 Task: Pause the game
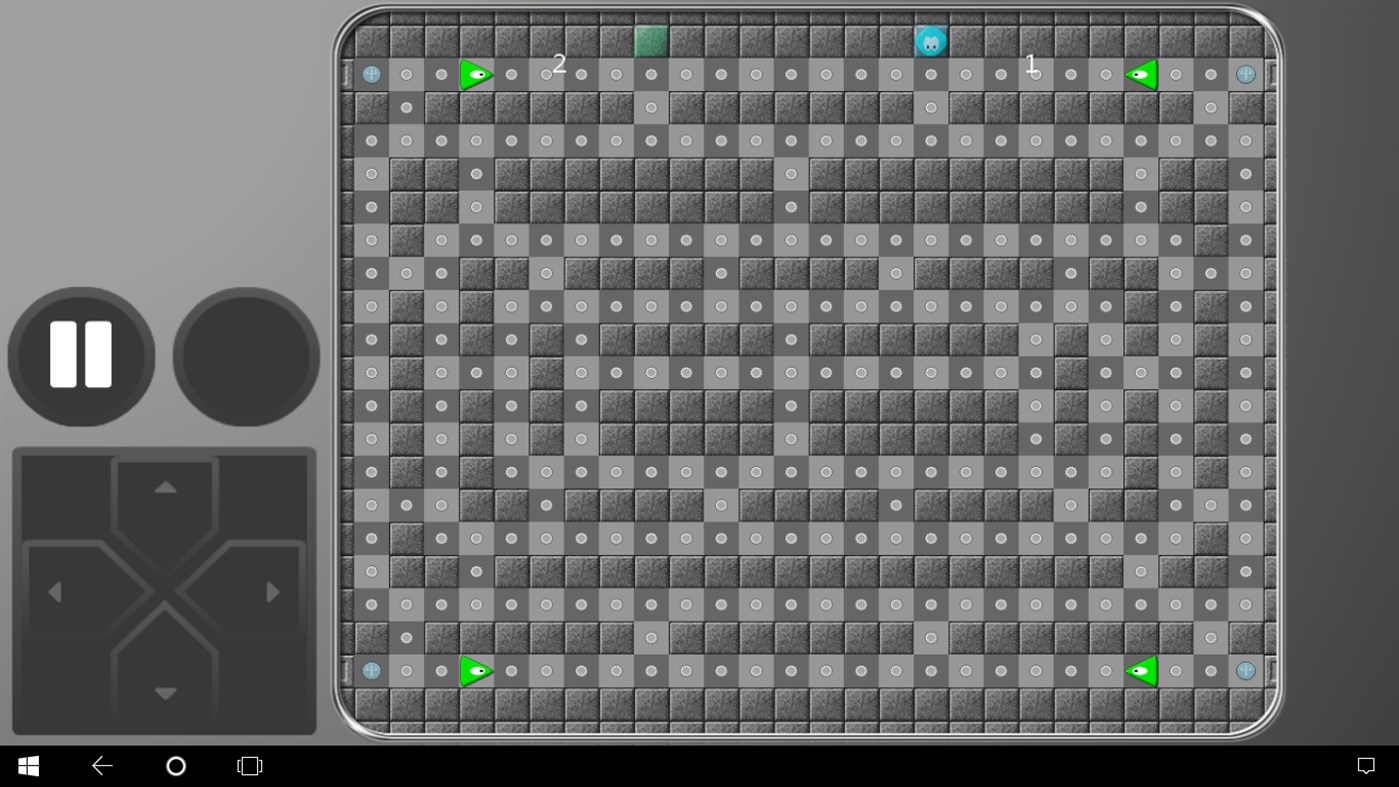coord(80,356)
